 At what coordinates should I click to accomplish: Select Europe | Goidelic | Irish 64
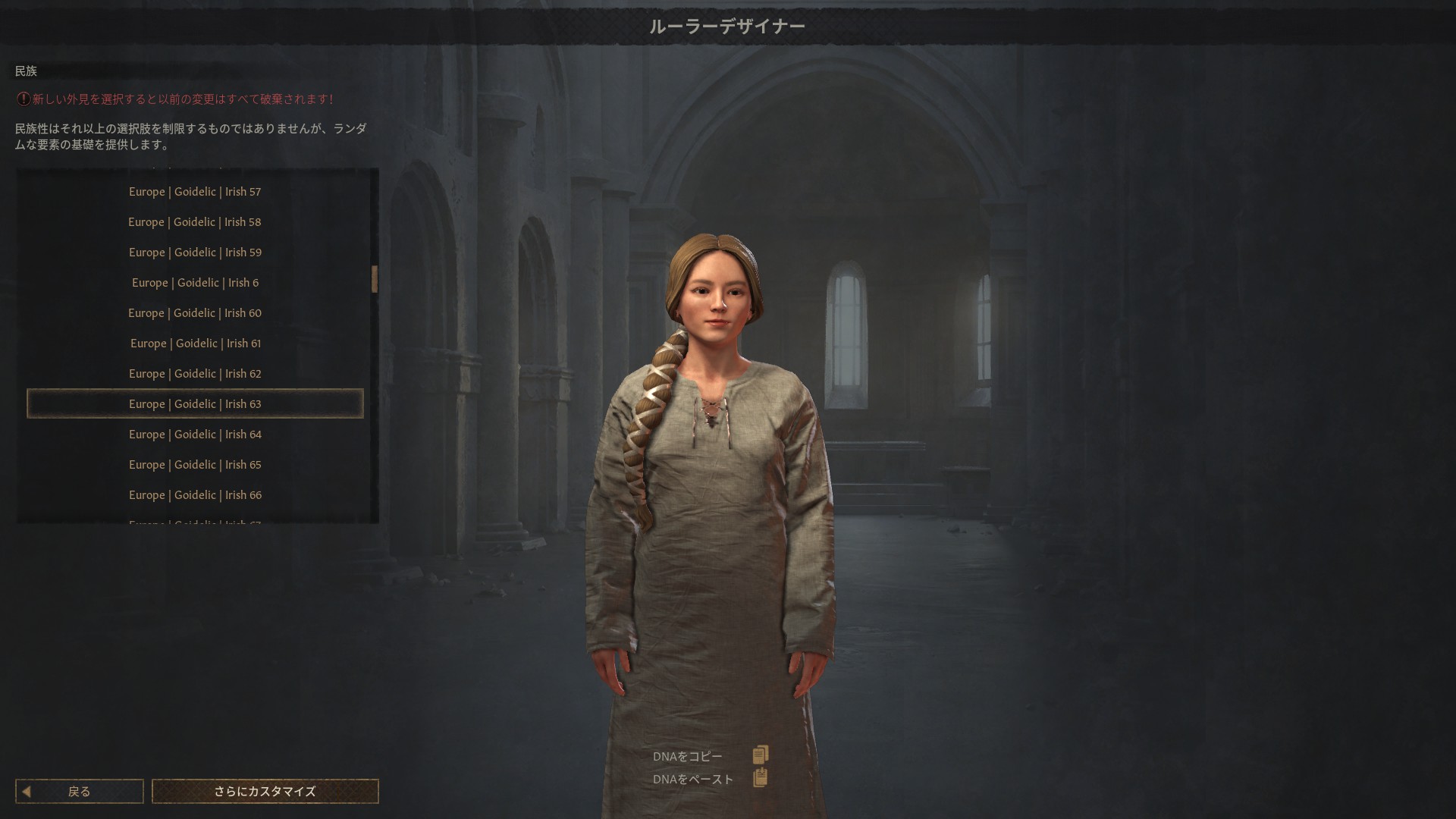click(195, 434)
